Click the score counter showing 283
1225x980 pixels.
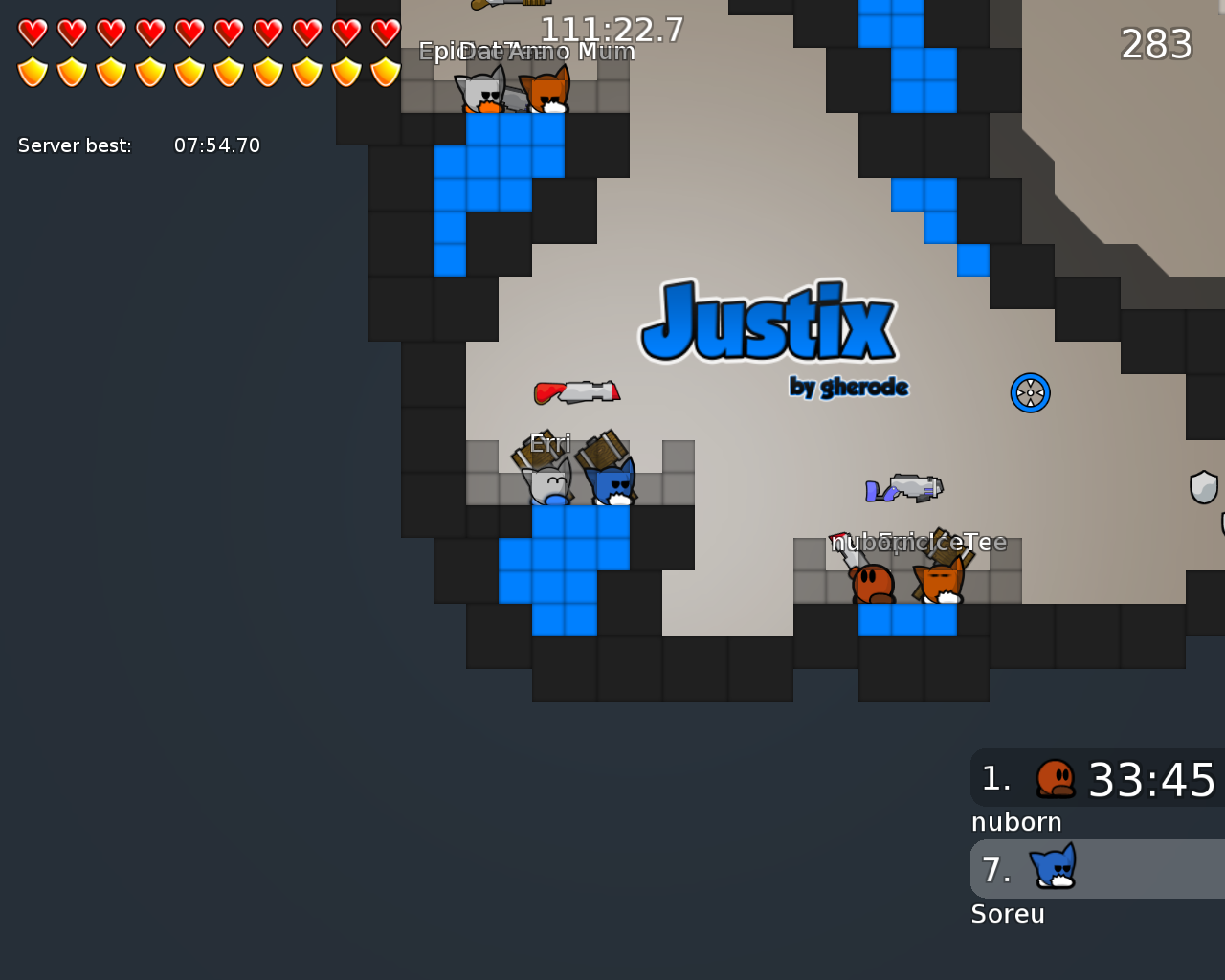click(1155, 44)
